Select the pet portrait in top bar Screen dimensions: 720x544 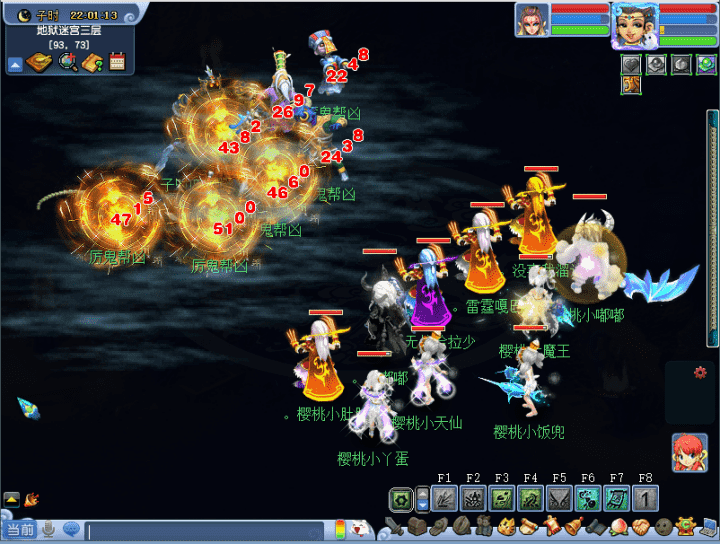532,20
